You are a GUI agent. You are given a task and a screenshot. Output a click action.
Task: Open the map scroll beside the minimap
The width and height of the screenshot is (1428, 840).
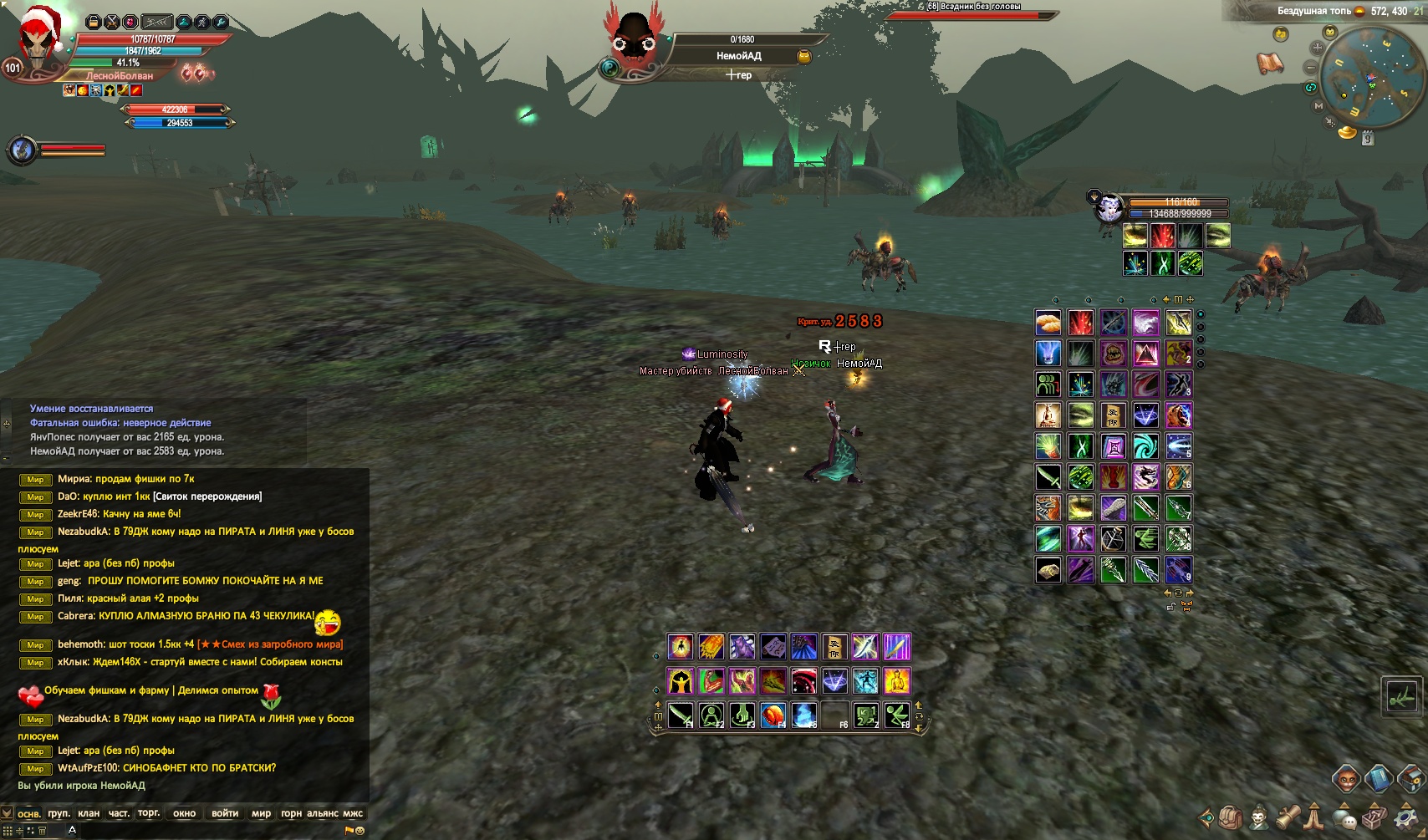point(1270,63)
